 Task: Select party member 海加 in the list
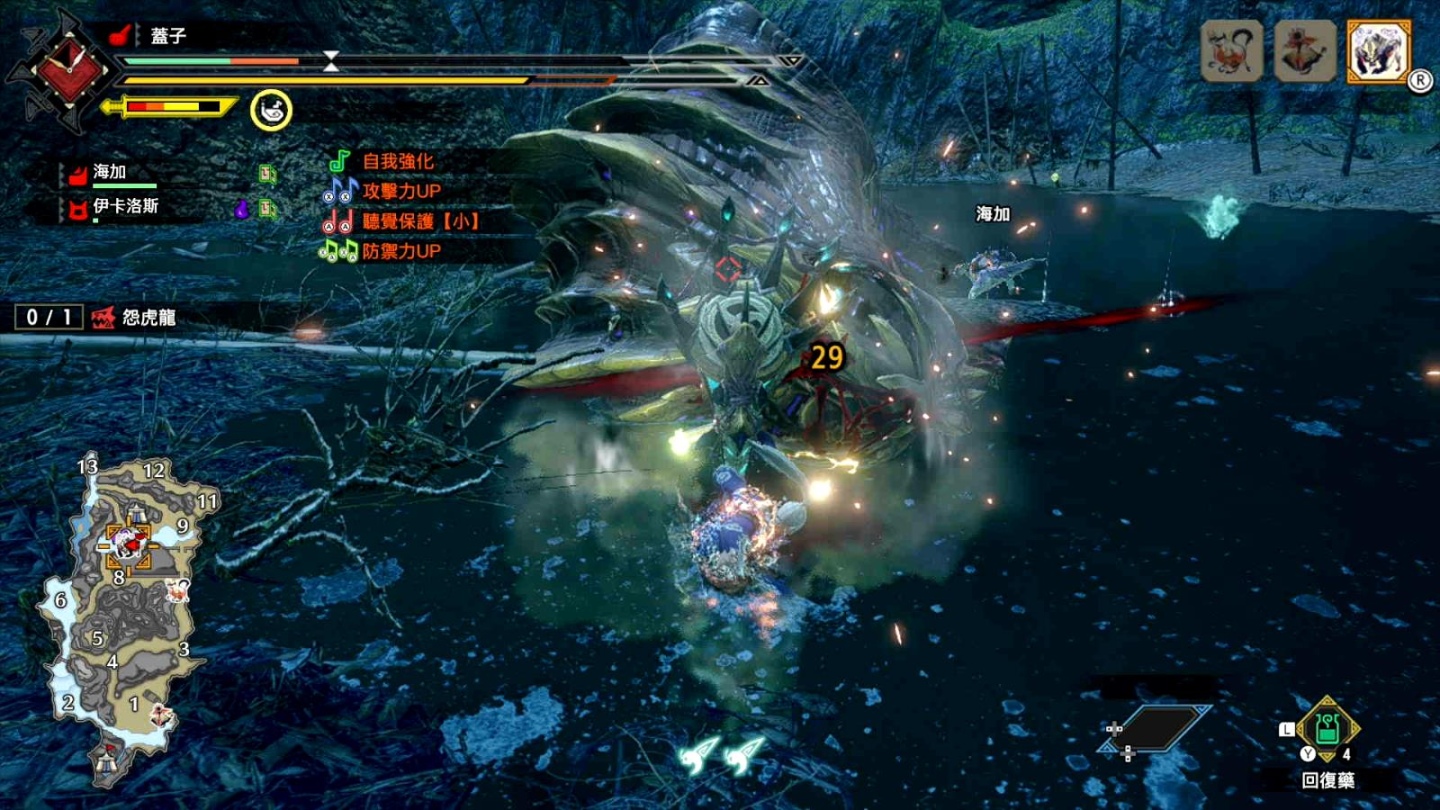[110, 174]
